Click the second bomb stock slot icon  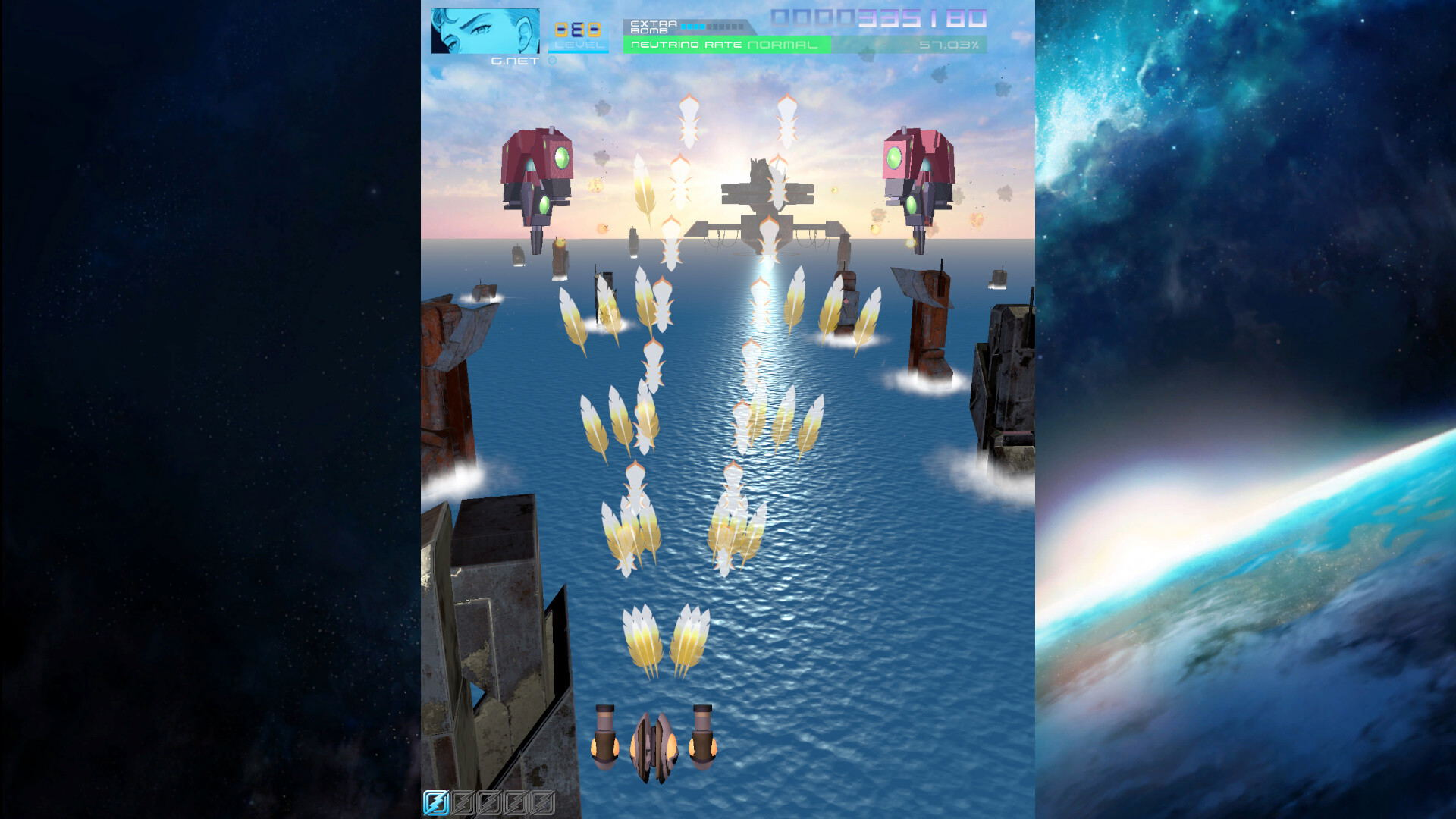click(463, 802)
